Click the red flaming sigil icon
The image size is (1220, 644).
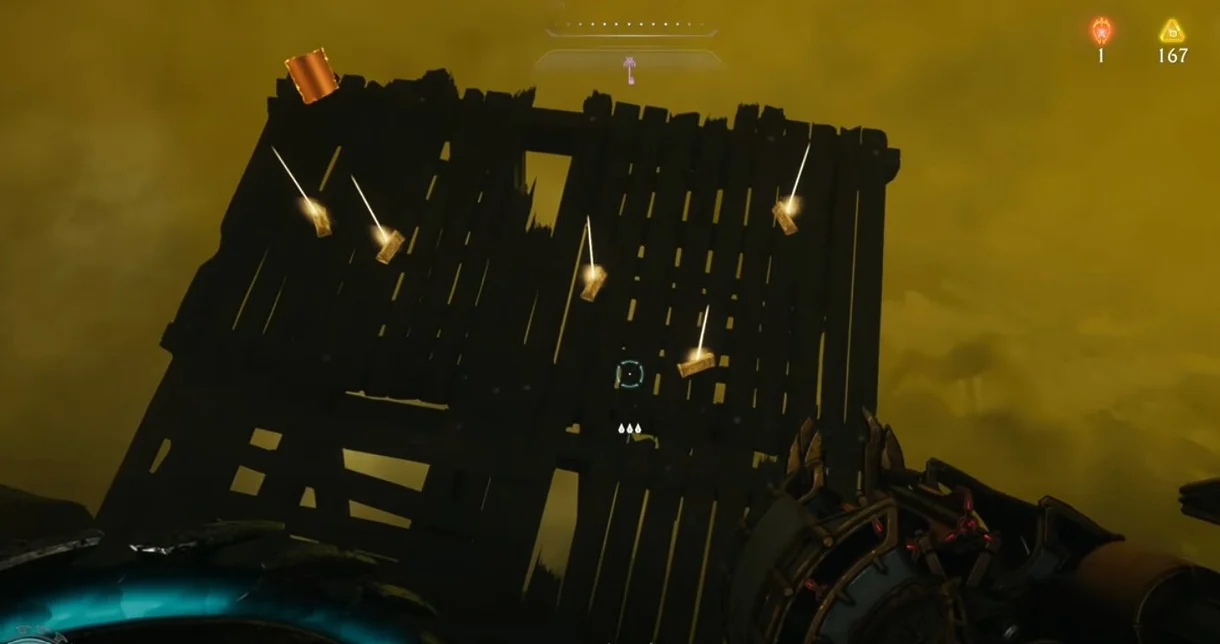(x=1101, y=30)
